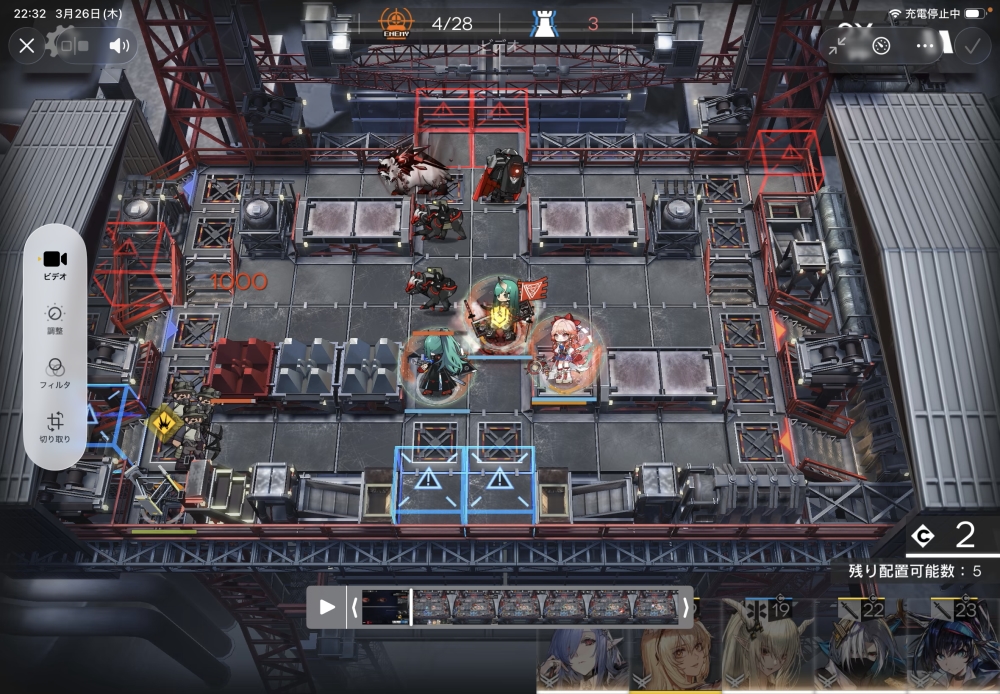Image resolution: width=1000 pixels, height=694 pixels.
Task: Close the video editor with the X button
Action: (x=27, y=45)
